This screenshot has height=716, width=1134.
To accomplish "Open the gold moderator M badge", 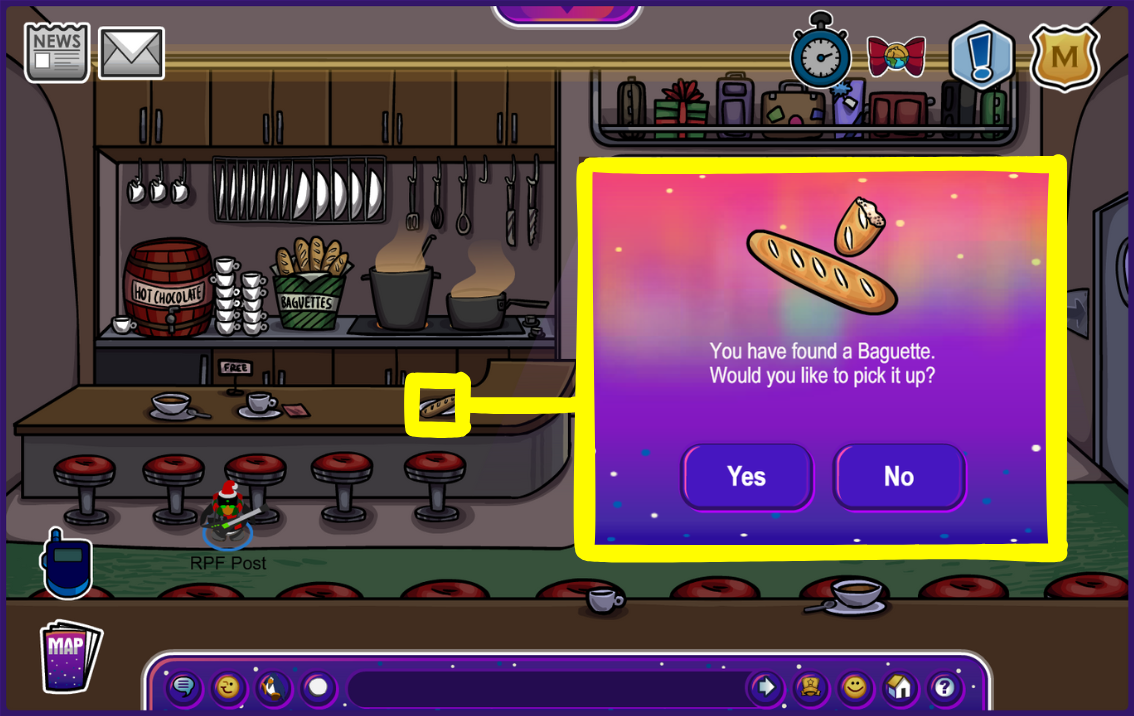I will coord(1065,57).
